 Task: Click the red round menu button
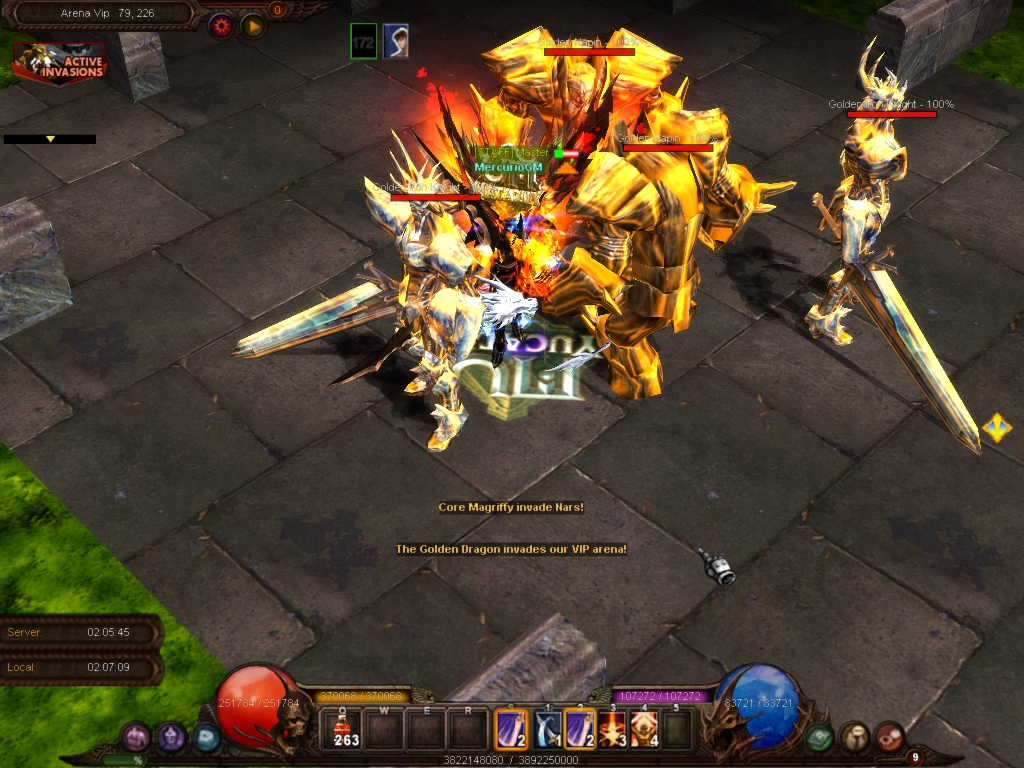pos(889,737)
